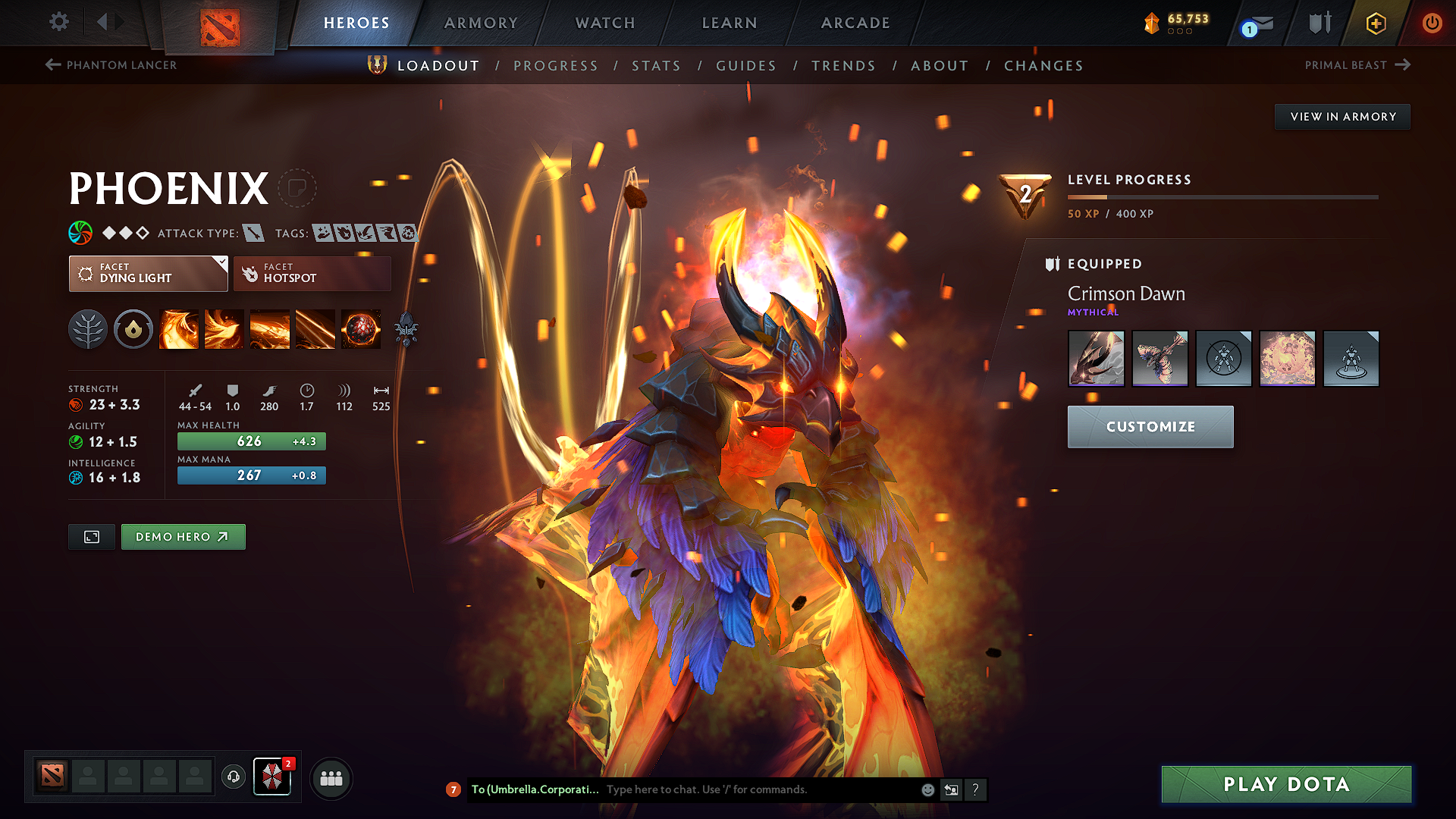Open the friends list icon at bottom left

click(x=331, y=777)
